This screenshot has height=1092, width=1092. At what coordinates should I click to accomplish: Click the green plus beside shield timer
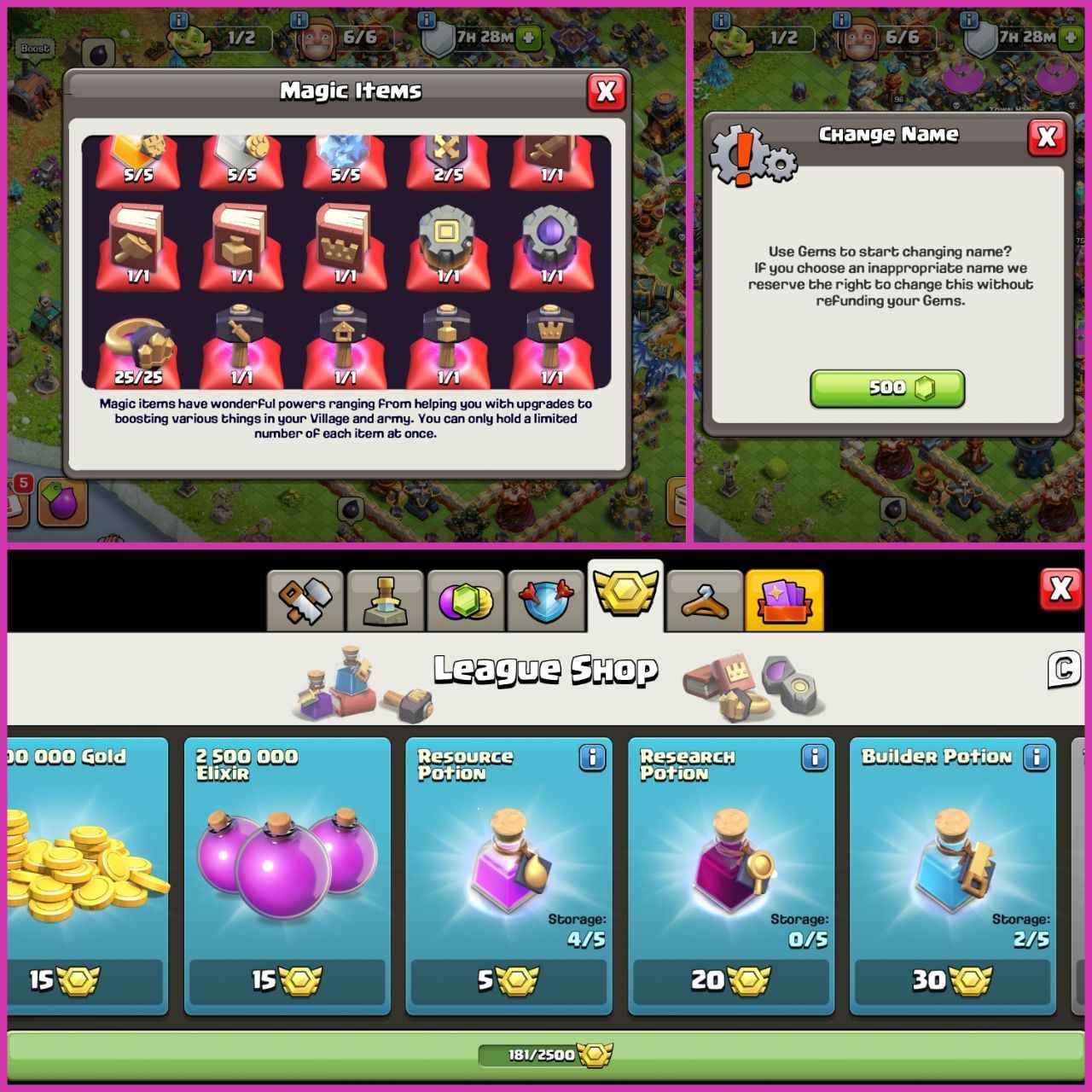tap(529, 38)
